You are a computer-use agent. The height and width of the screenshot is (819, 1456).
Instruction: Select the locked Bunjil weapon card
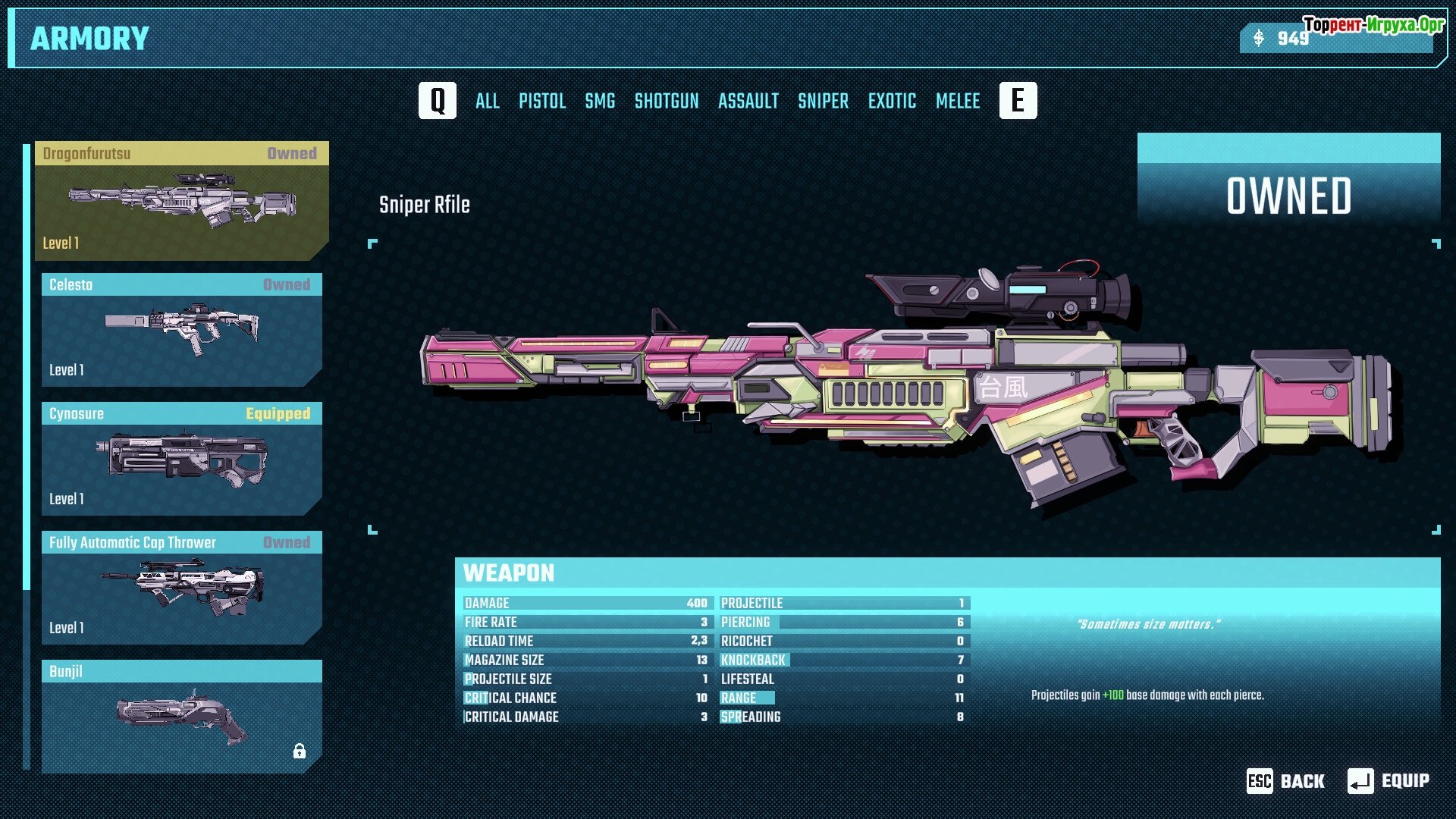coord(182,717)
